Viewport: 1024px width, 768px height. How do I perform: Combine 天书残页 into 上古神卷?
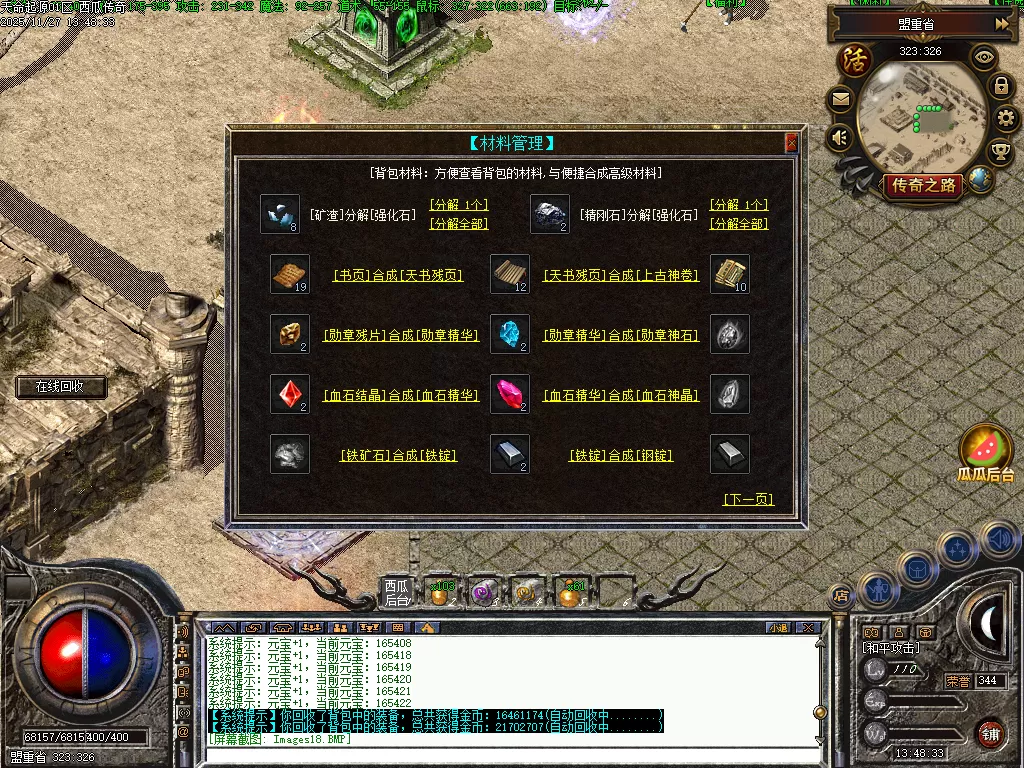[x=621, y=275]
